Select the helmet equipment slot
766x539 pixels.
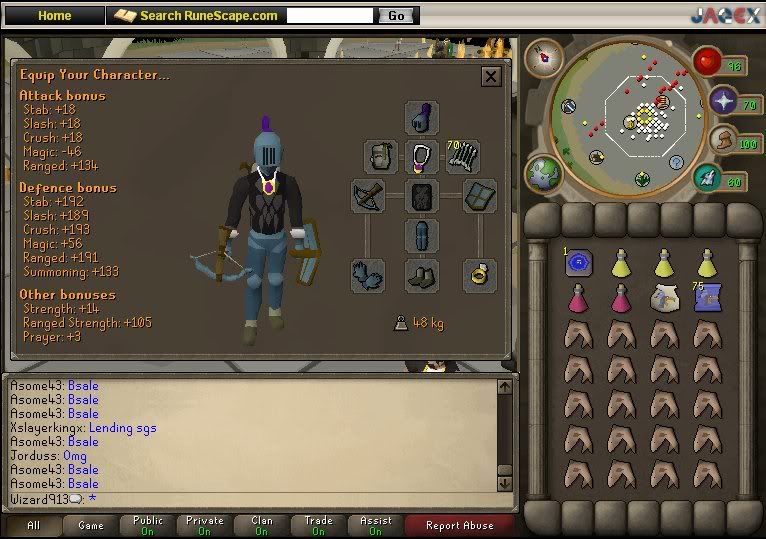[422, 118]
